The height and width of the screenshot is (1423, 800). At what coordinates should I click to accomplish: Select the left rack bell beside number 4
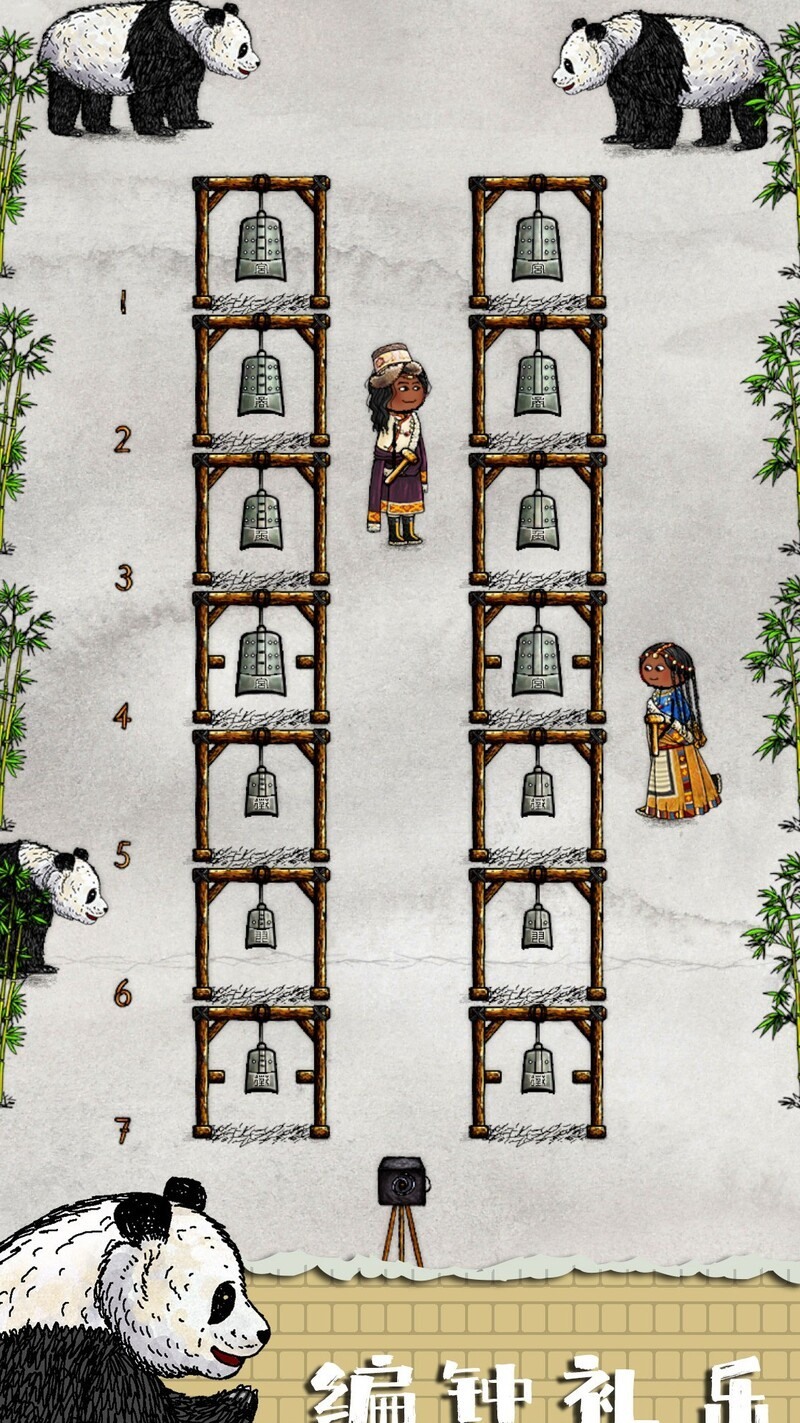point(261,662)
